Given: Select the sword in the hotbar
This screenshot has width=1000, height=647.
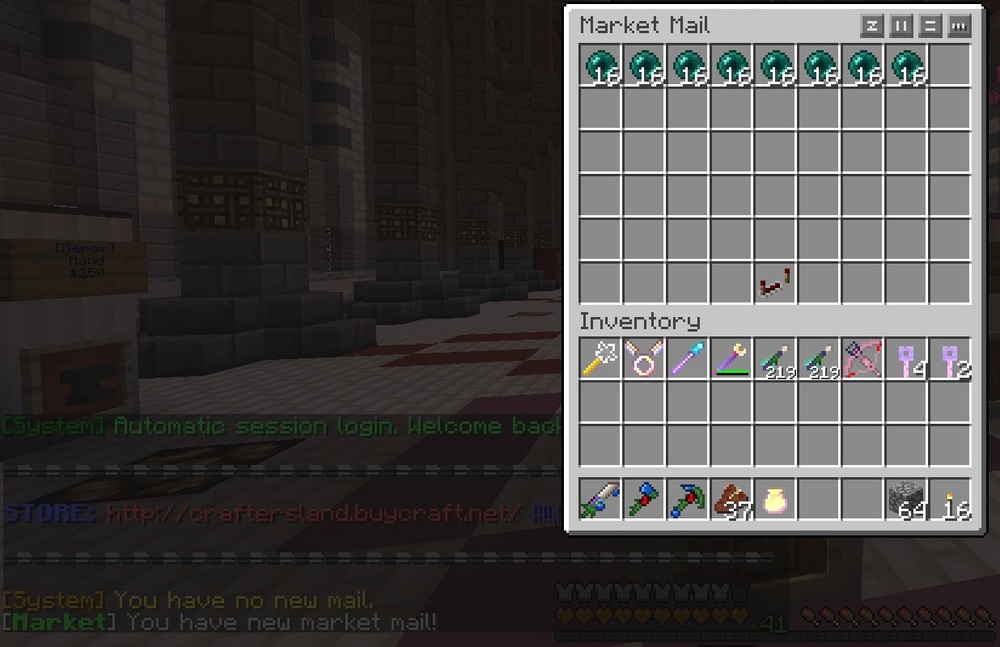Looking at the screenshot, I should pos(600,499).
